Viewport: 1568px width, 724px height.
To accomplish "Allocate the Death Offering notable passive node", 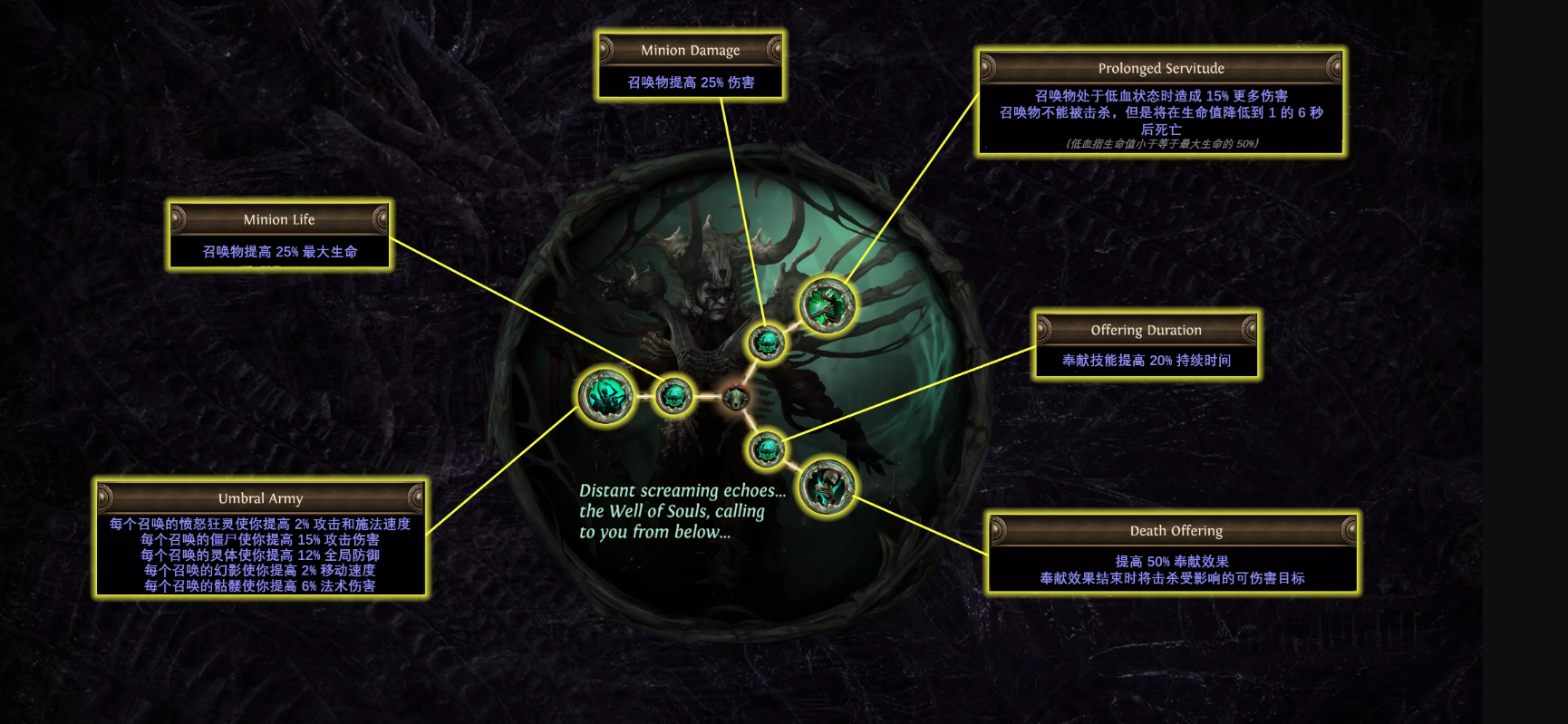I will tap(826, 487).
